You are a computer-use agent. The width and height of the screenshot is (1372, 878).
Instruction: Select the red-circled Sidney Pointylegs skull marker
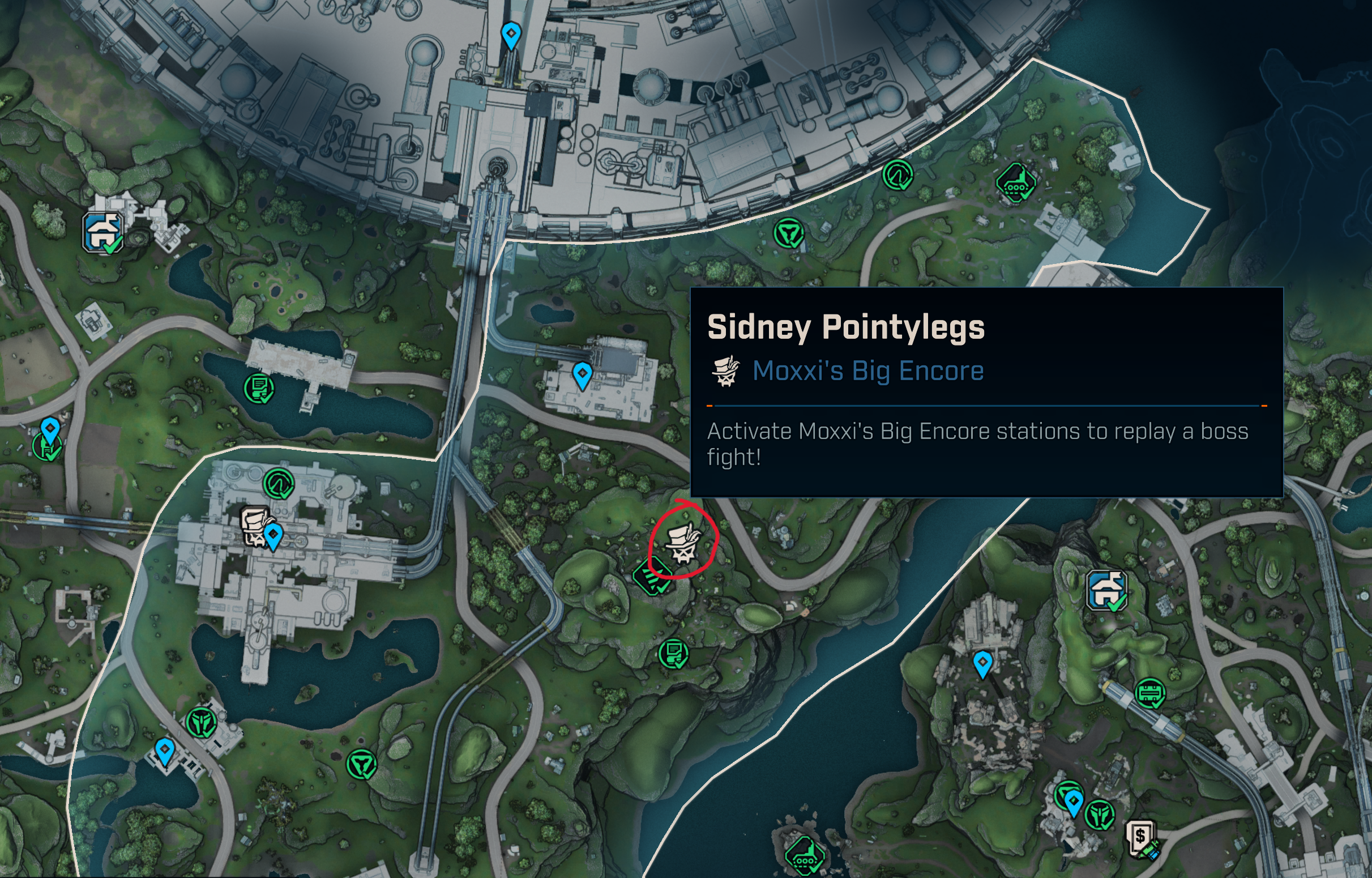[682, 542]
